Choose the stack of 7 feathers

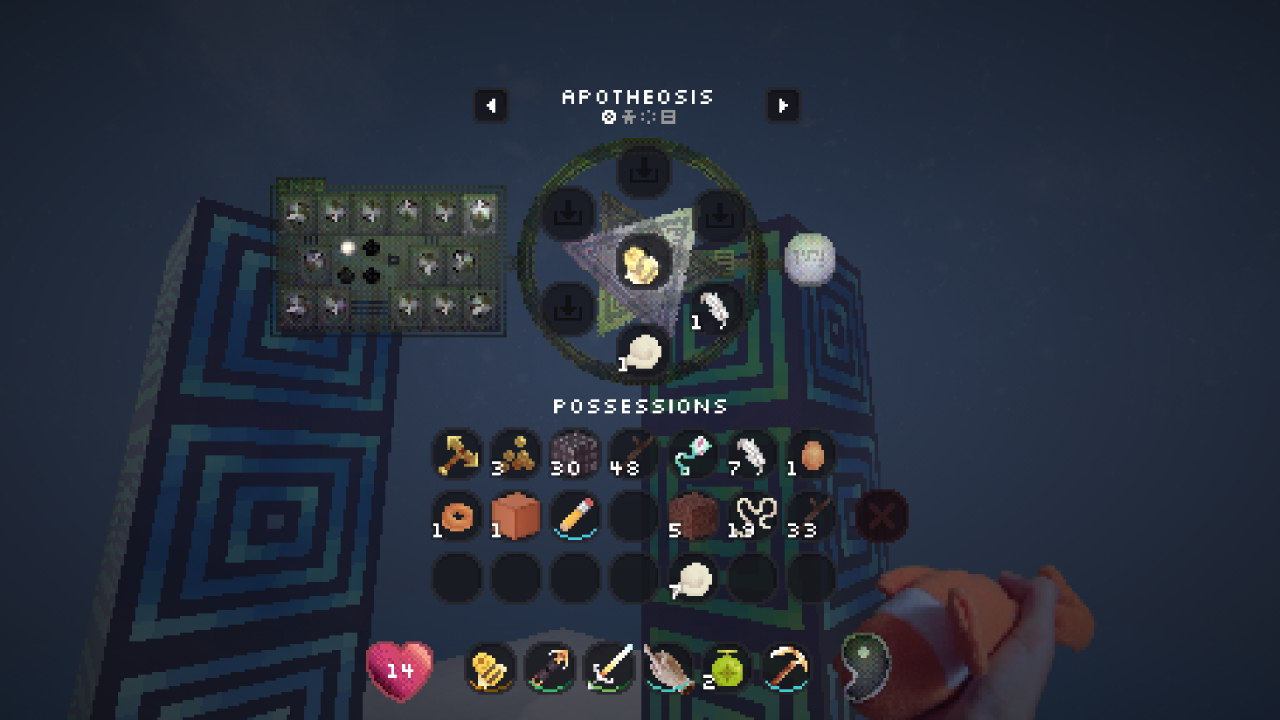pos(751,455)
